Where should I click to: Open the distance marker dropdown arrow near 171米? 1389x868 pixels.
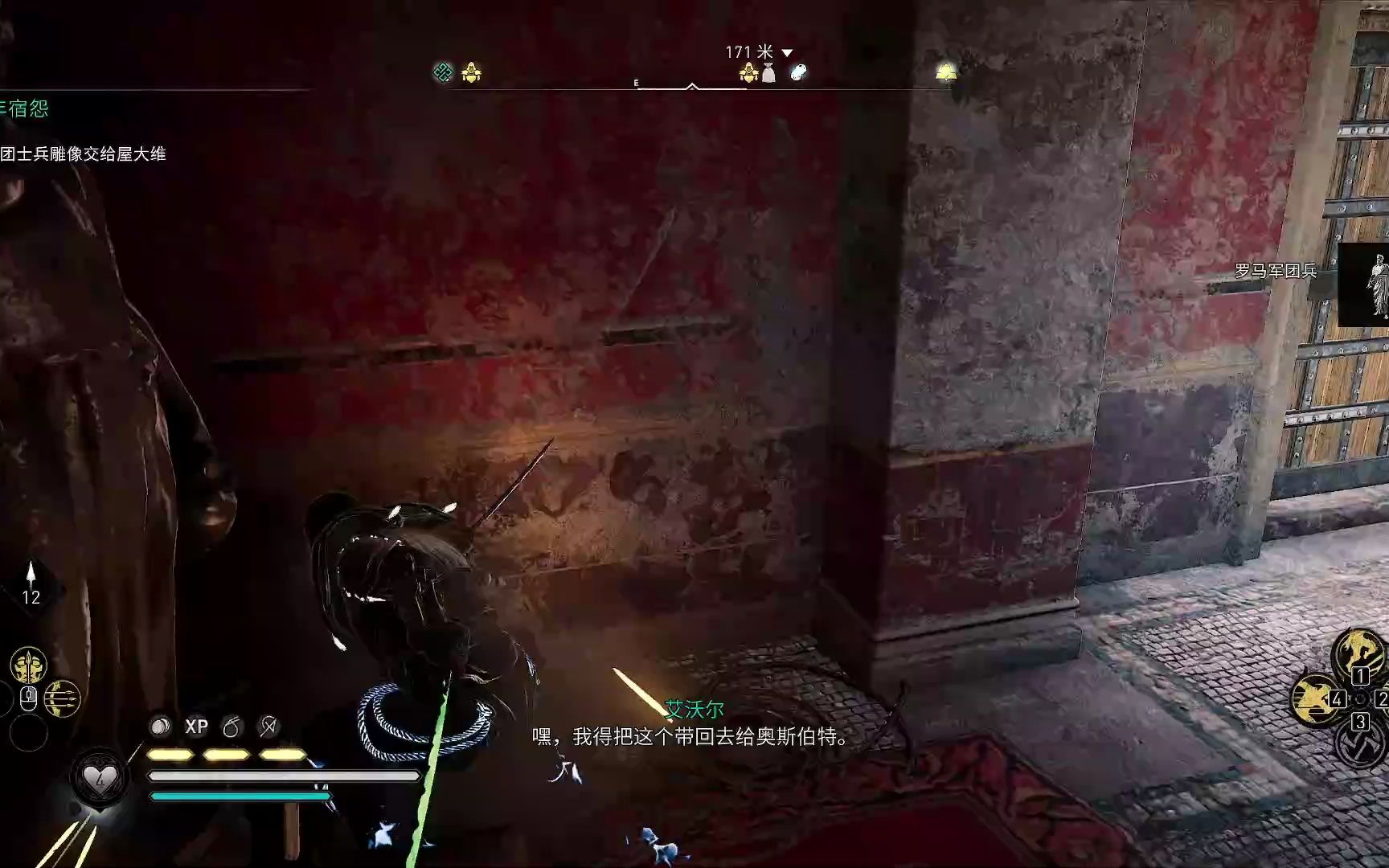coord(787,52)
